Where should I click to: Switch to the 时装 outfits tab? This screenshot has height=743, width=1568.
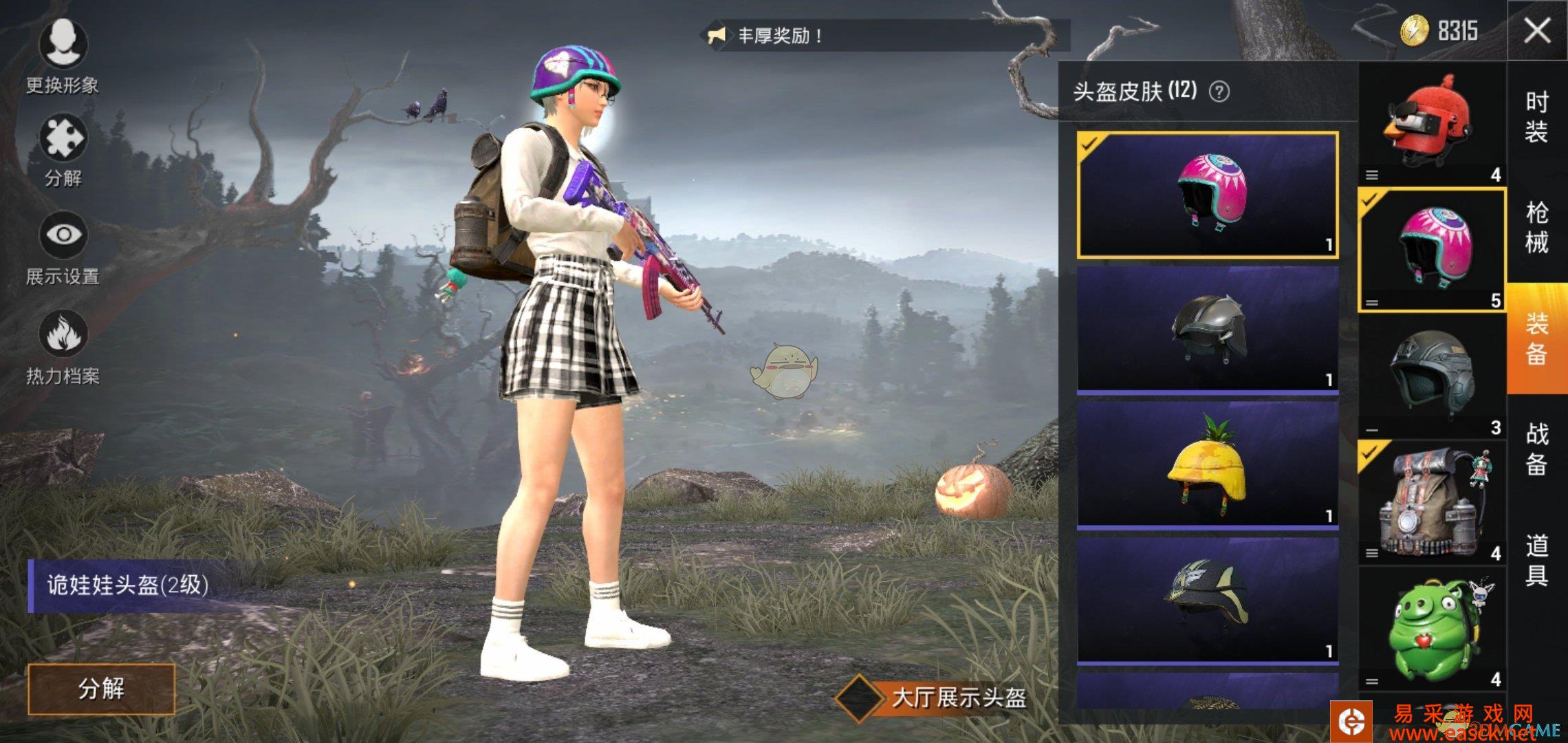(x=1537, y=117)
